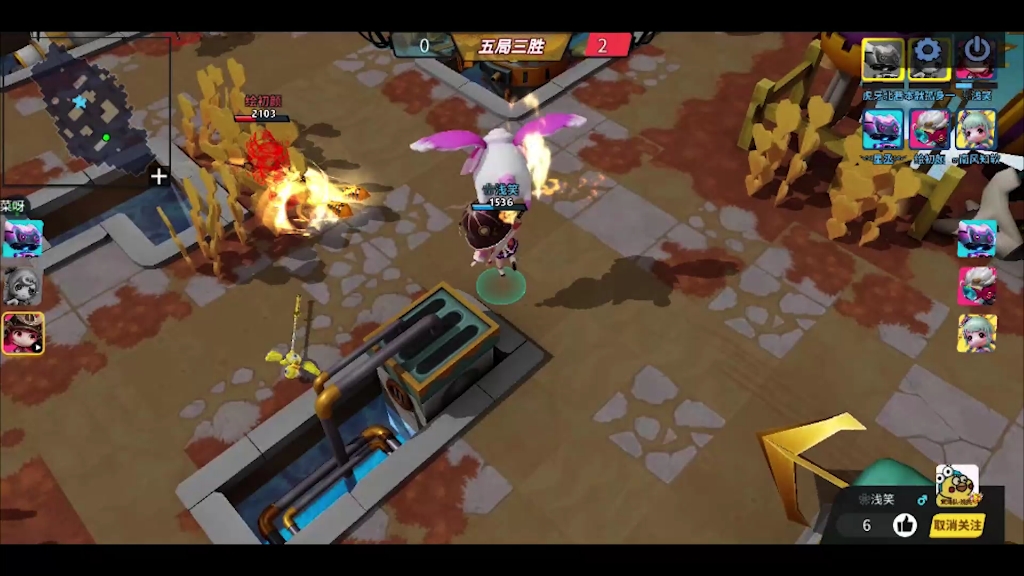Image resolution: width=1024 pixels, height=576 pixels.
Task: Click the 取消关注 unfollow button
Action: click(x=956, y=525)
